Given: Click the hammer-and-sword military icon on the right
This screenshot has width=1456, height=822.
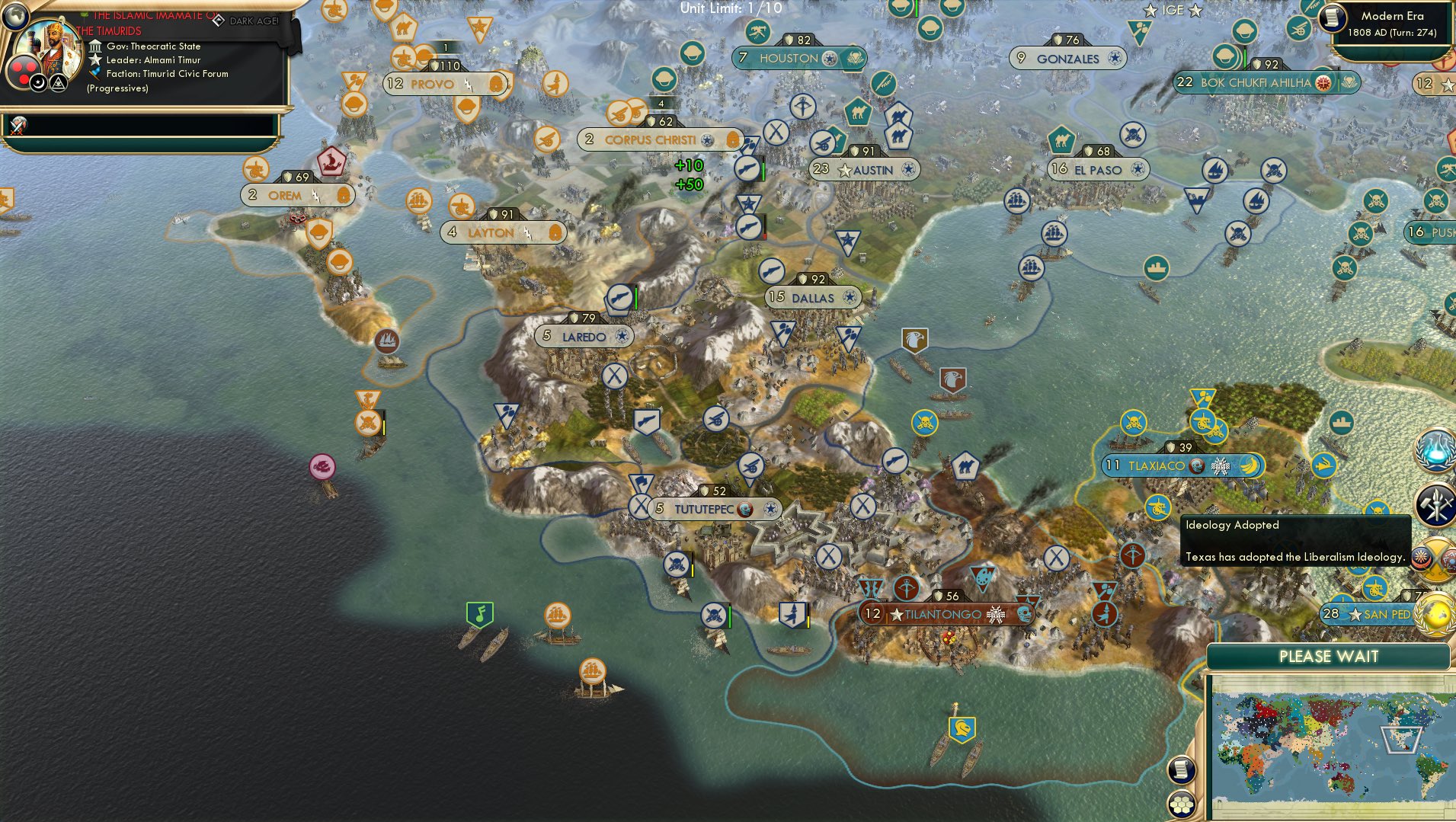Looking at the screenshot, I should coord(1435,504).
